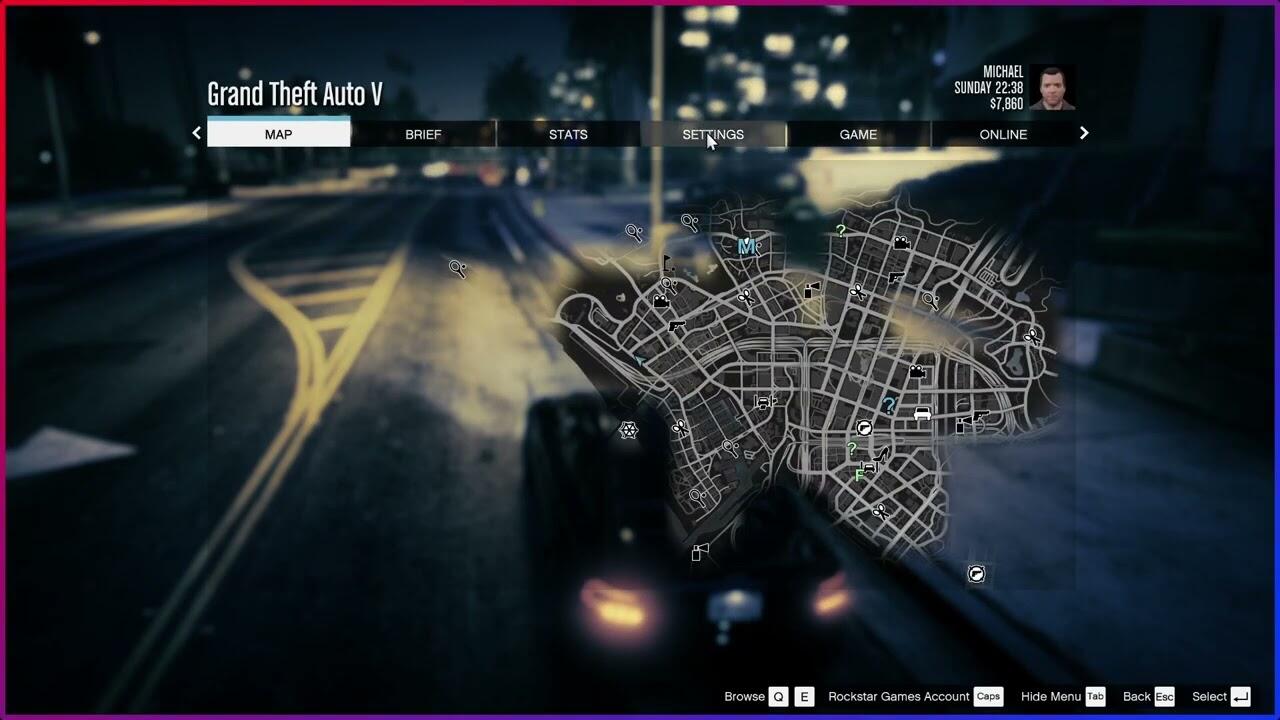Go to the SETTINGS tab
Image resolution: width=1280 pixels, height=720 pixels.
pyautogui.click(x=713, y=134)
